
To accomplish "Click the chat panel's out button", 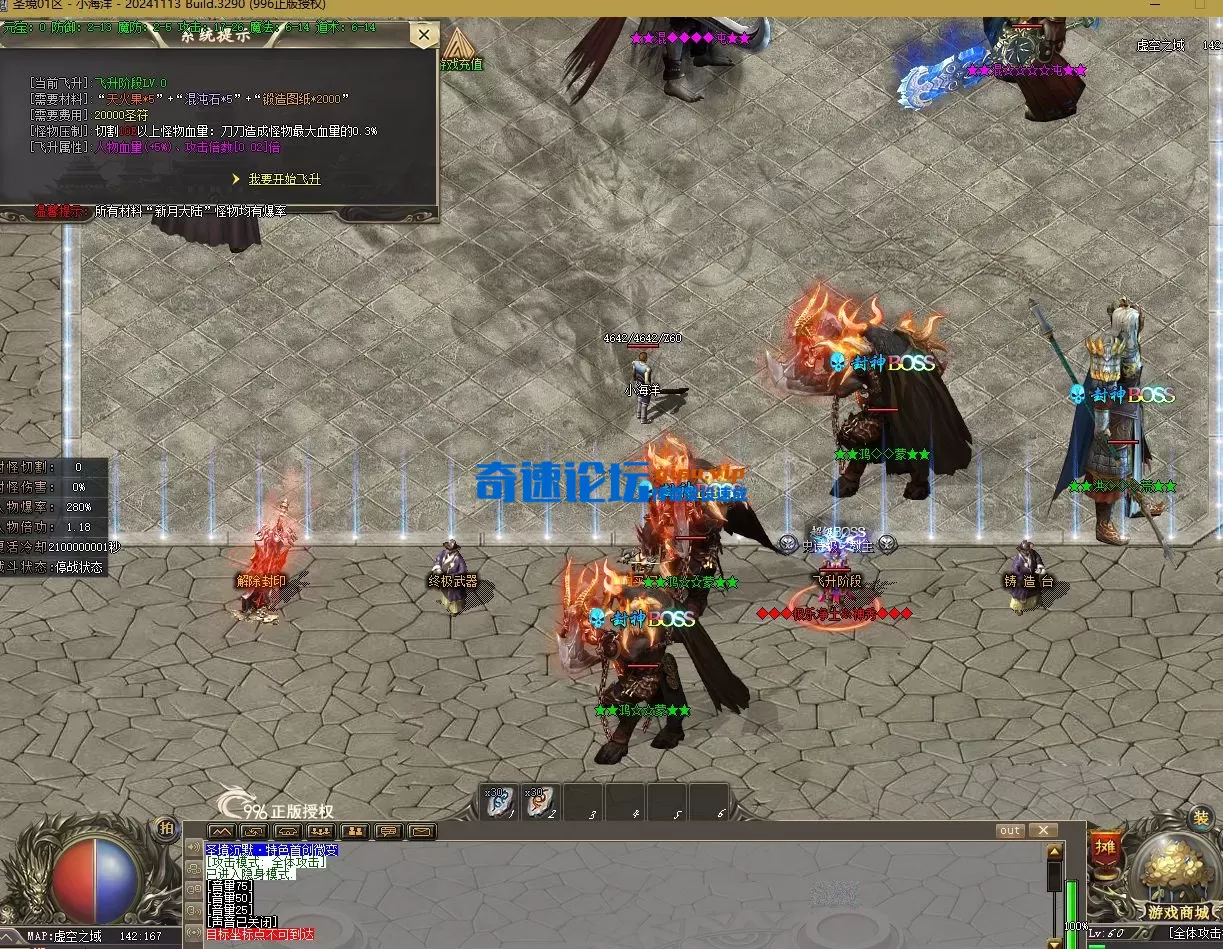I will [x=1010, y=831].
